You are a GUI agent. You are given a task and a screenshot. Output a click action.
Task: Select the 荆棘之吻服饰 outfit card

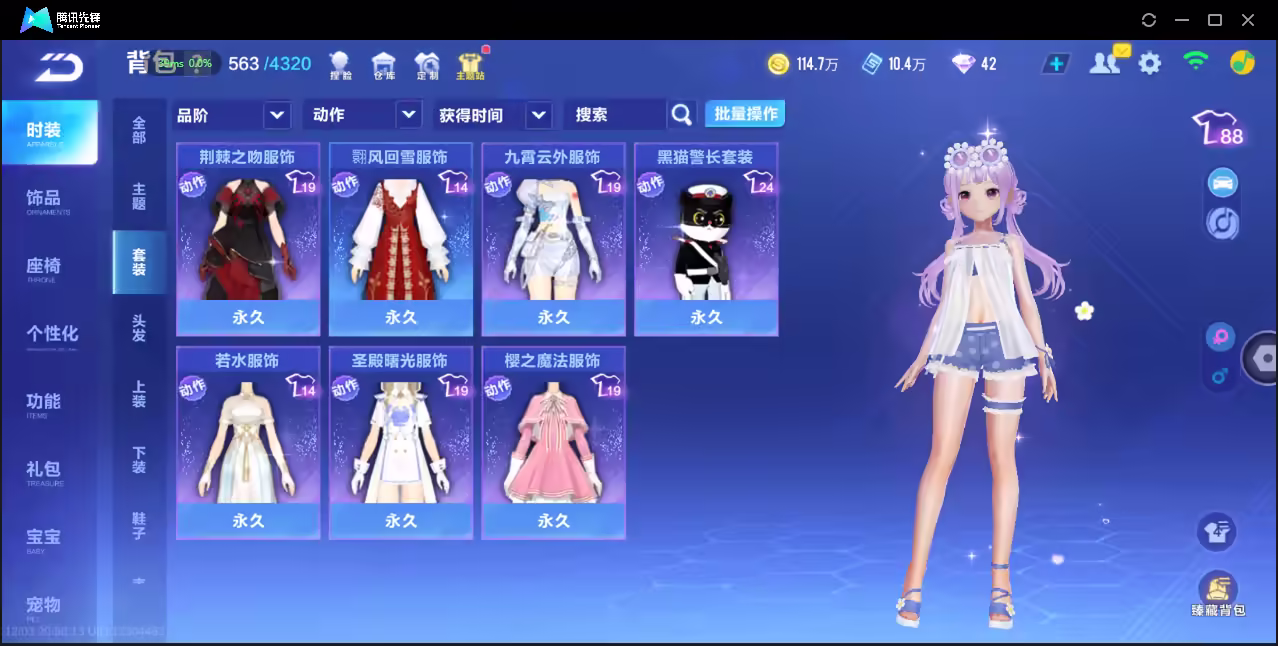(x=248, y=240)
